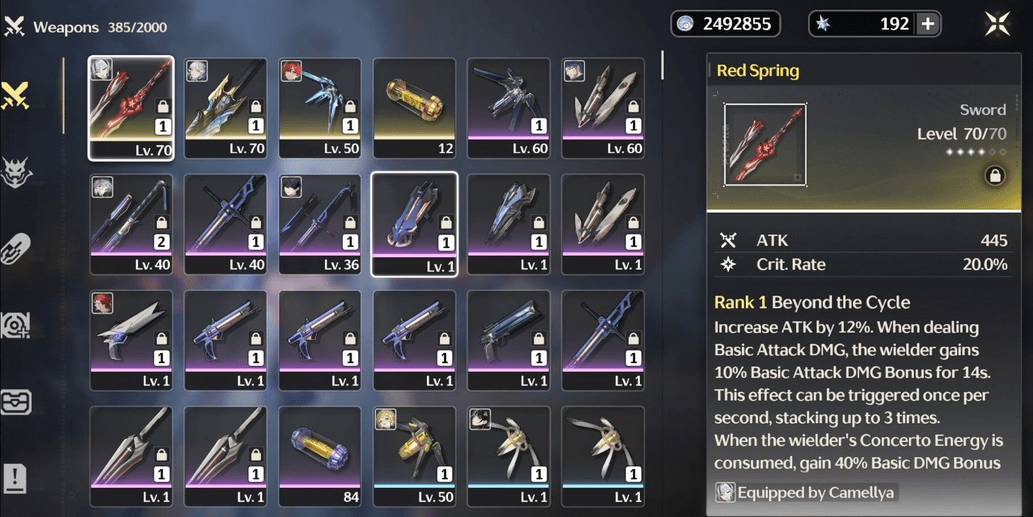The width and height of the screenshot is (1033, 517).
Task: Show the Equipped by Camellya character
Action: coord(804,492)
